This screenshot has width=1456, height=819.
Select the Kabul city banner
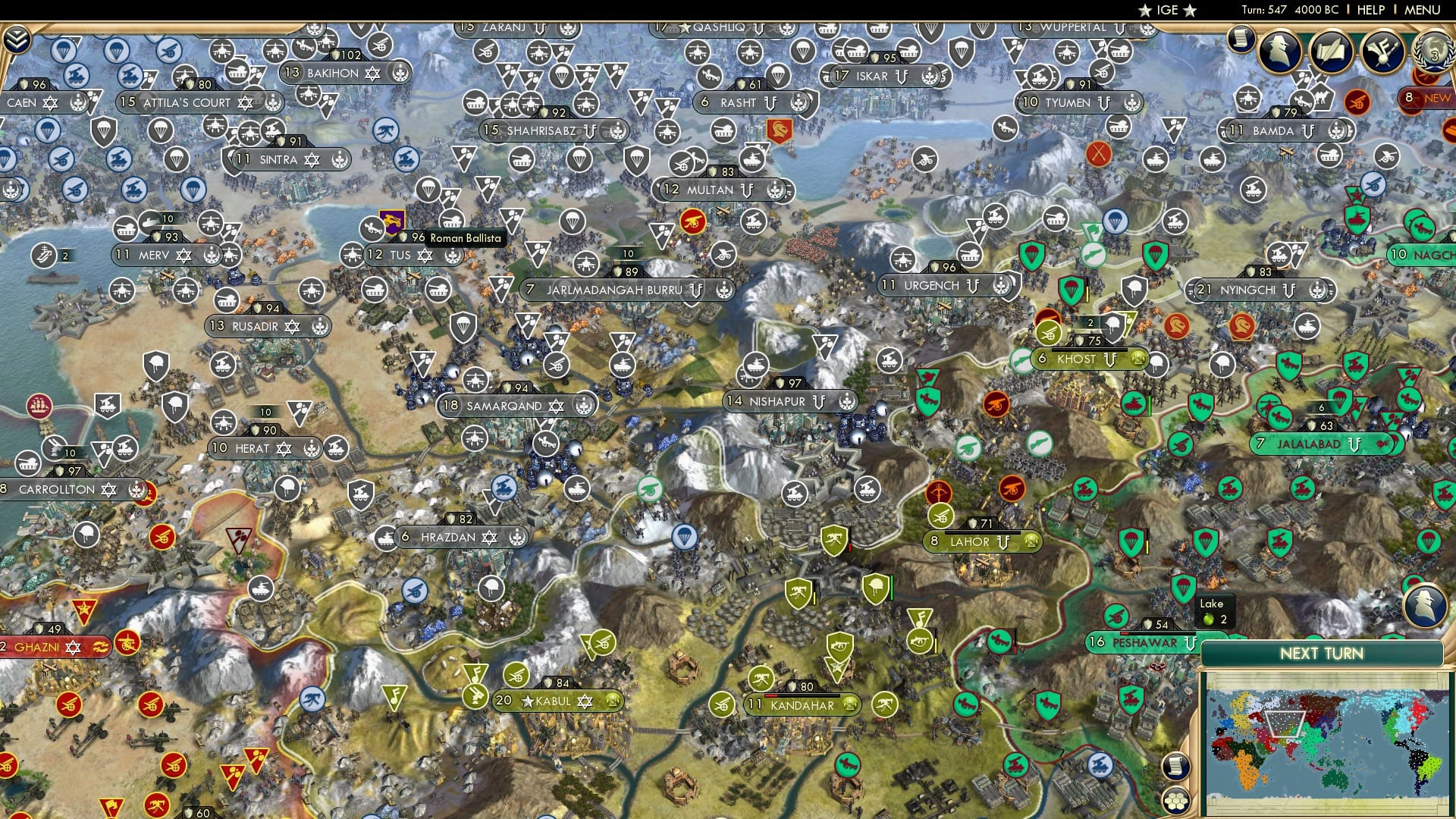tap(554, 701)
